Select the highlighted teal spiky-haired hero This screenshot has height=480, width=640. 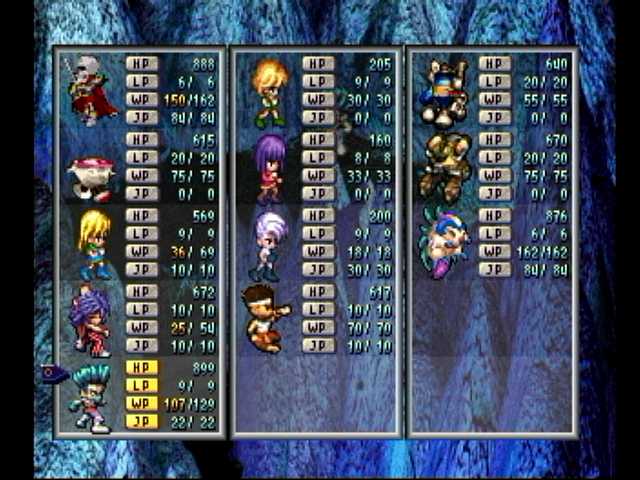click(91, 398)
